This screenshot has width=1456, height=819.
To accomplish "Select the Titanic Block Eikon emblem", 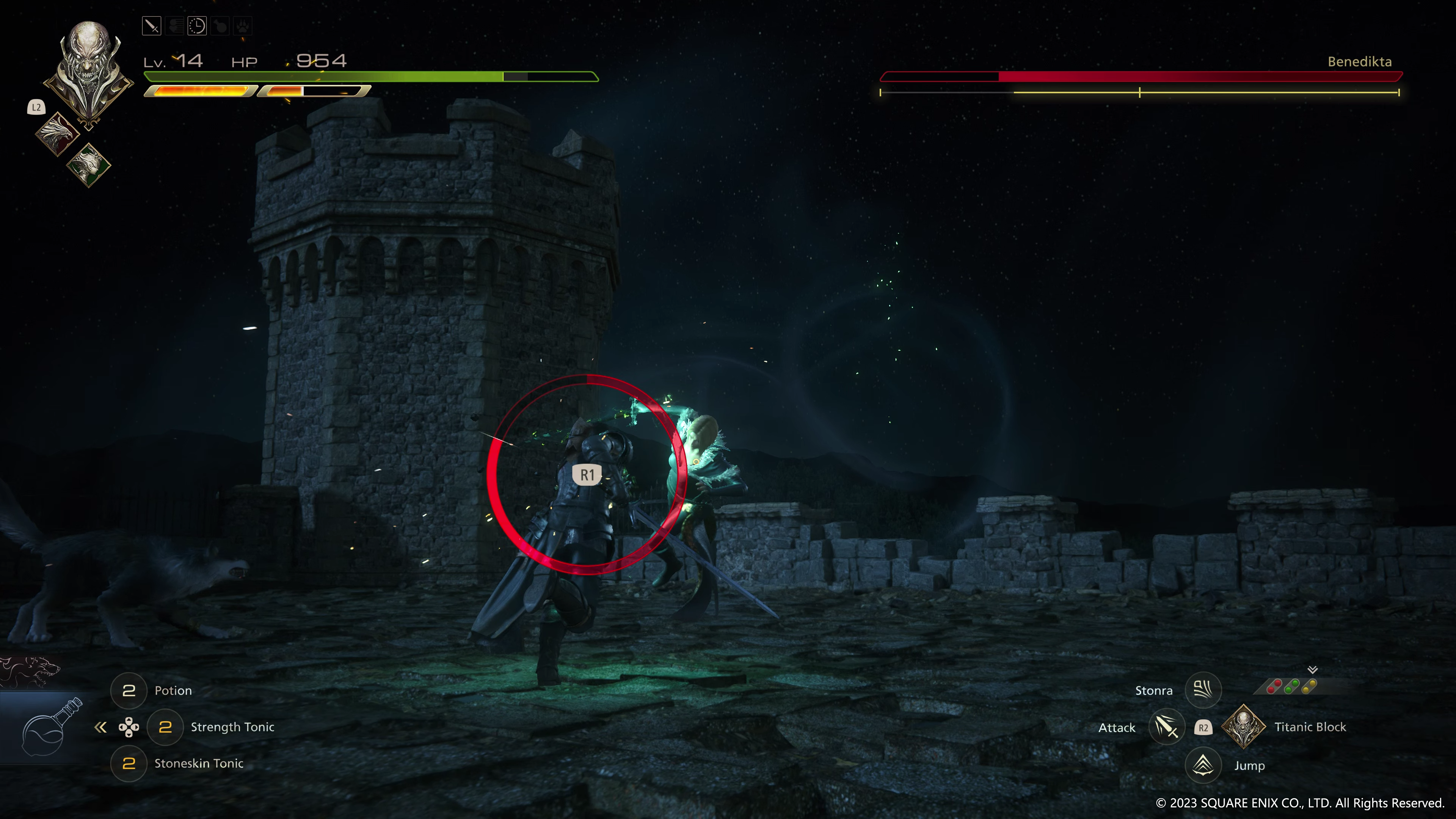I will pyautogui.click(x=1244, y=728).
